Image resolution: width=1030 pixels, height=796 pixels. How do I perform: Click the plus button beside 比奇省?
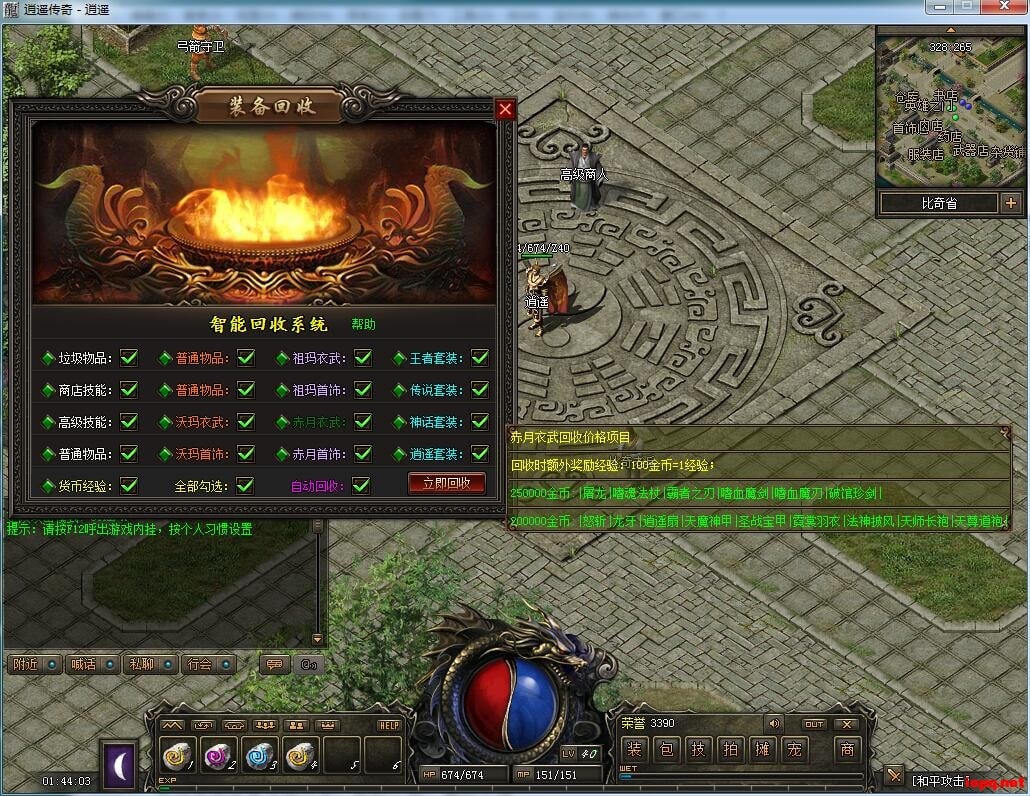1010,203
